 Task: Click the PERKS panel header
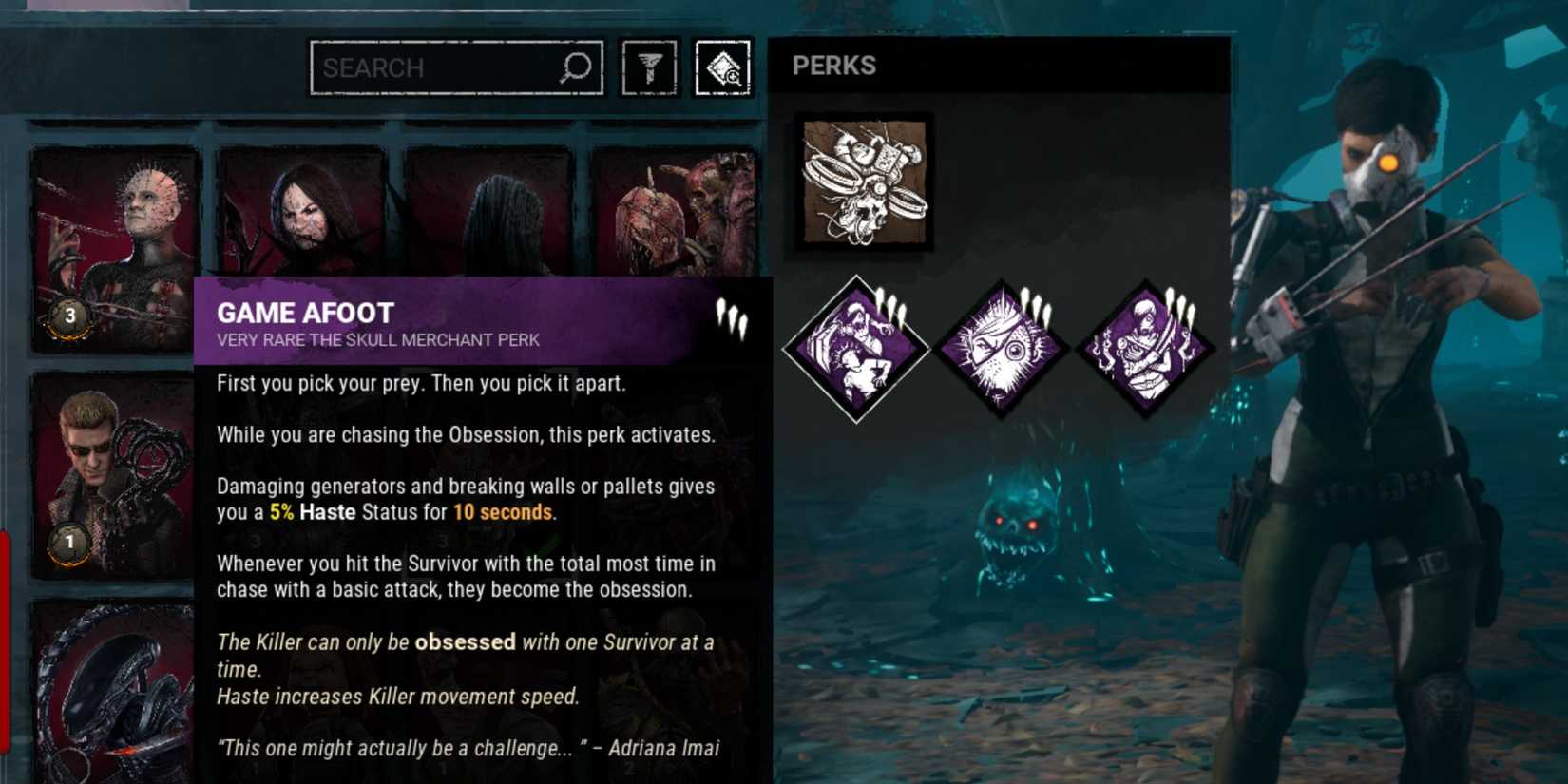tap(834, 66)
